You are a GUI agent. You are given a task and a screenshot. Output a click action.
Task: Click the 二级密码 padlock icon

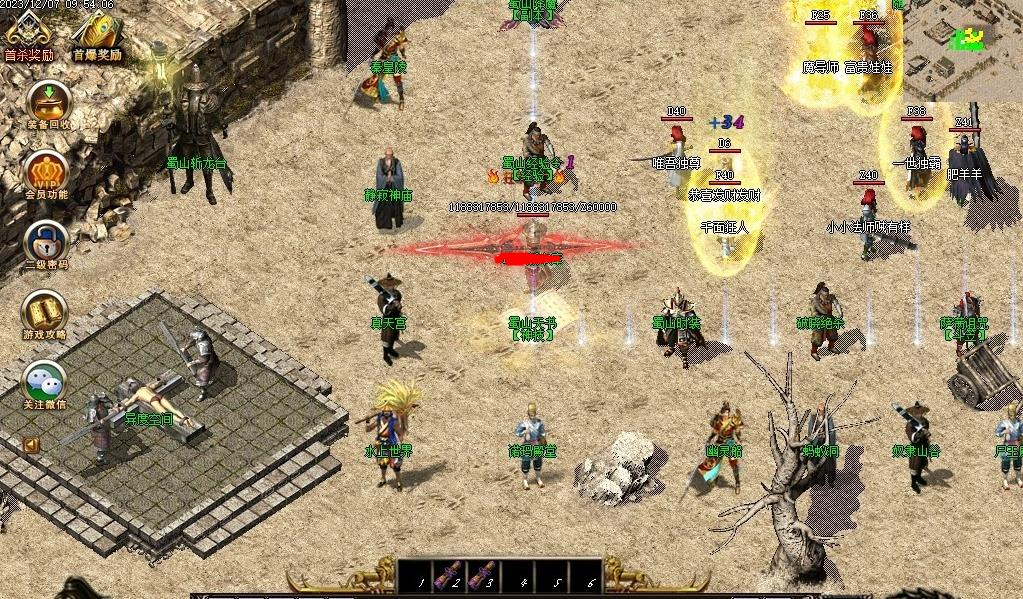point(46,242)
